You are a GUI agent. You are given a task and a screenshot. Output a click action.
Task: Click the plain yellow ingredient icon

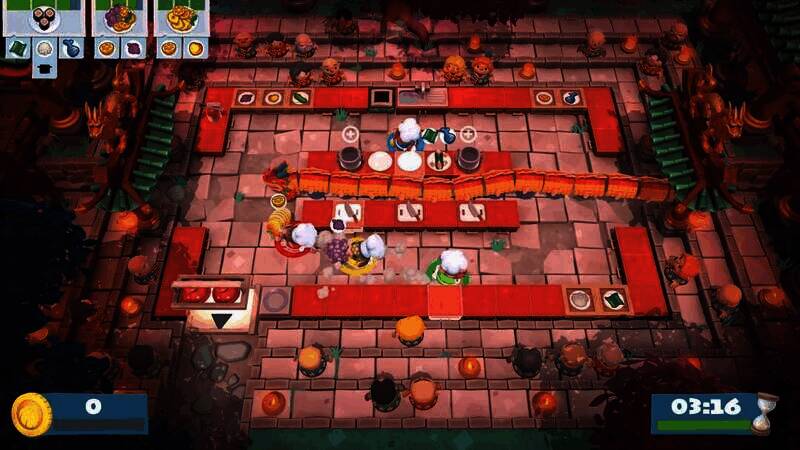coord(194,47)
